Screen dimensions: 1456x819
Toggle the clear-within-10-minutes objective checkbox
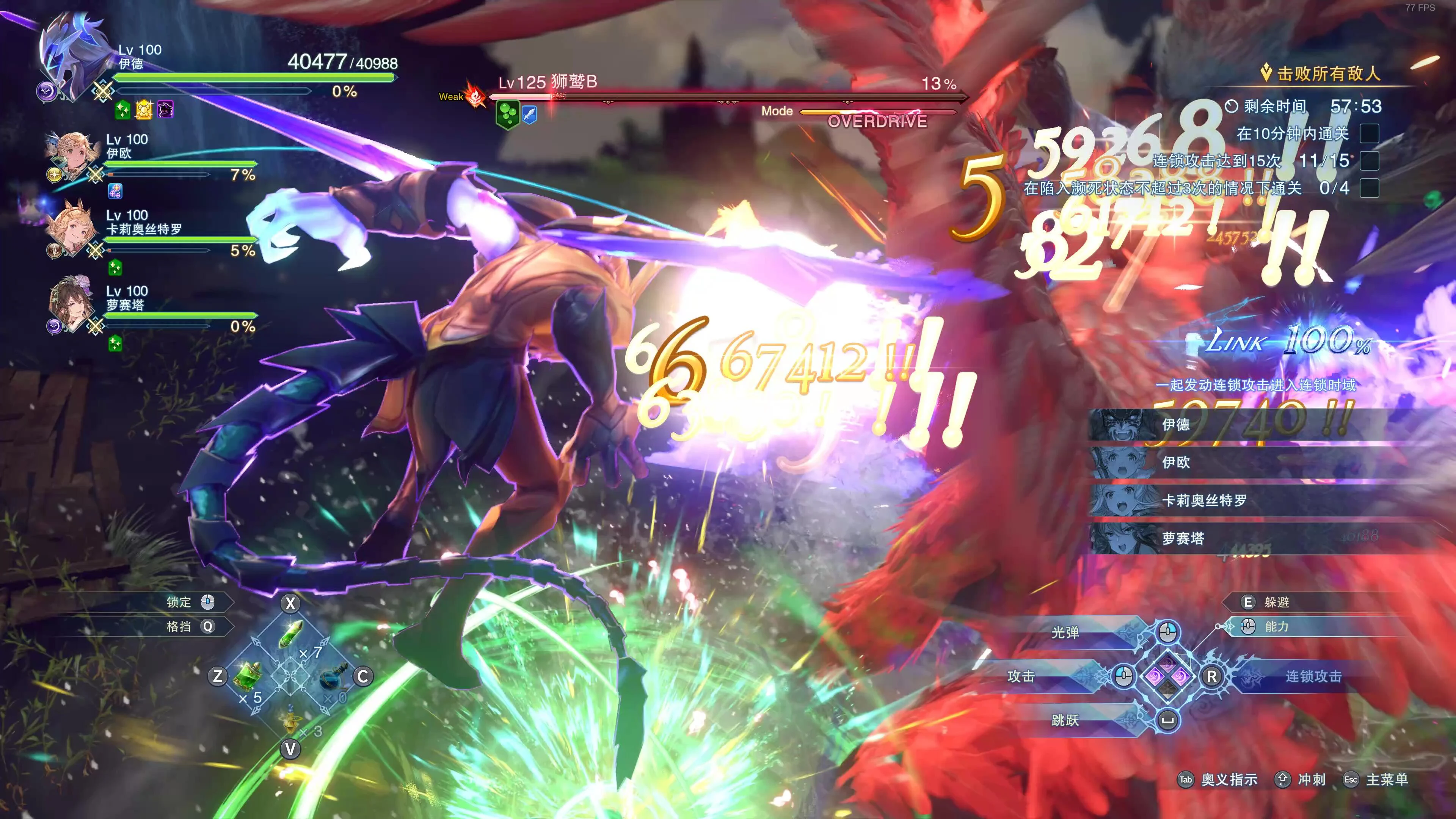[x=1369, y=134]
